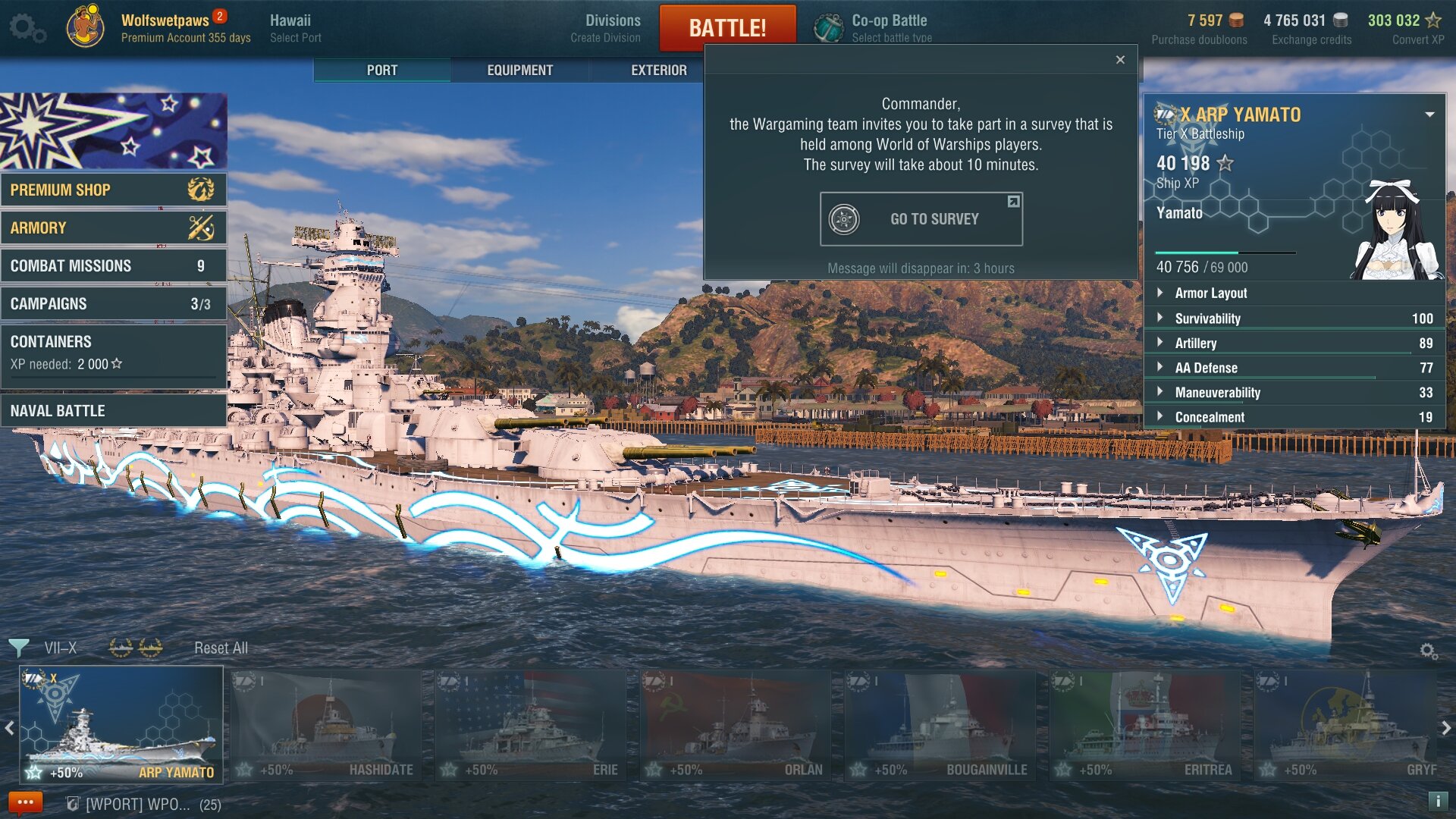The height and width of the screenshot is (819, 1456).
Task: Open Naval Battle
Action: click(x=114, y=411)
